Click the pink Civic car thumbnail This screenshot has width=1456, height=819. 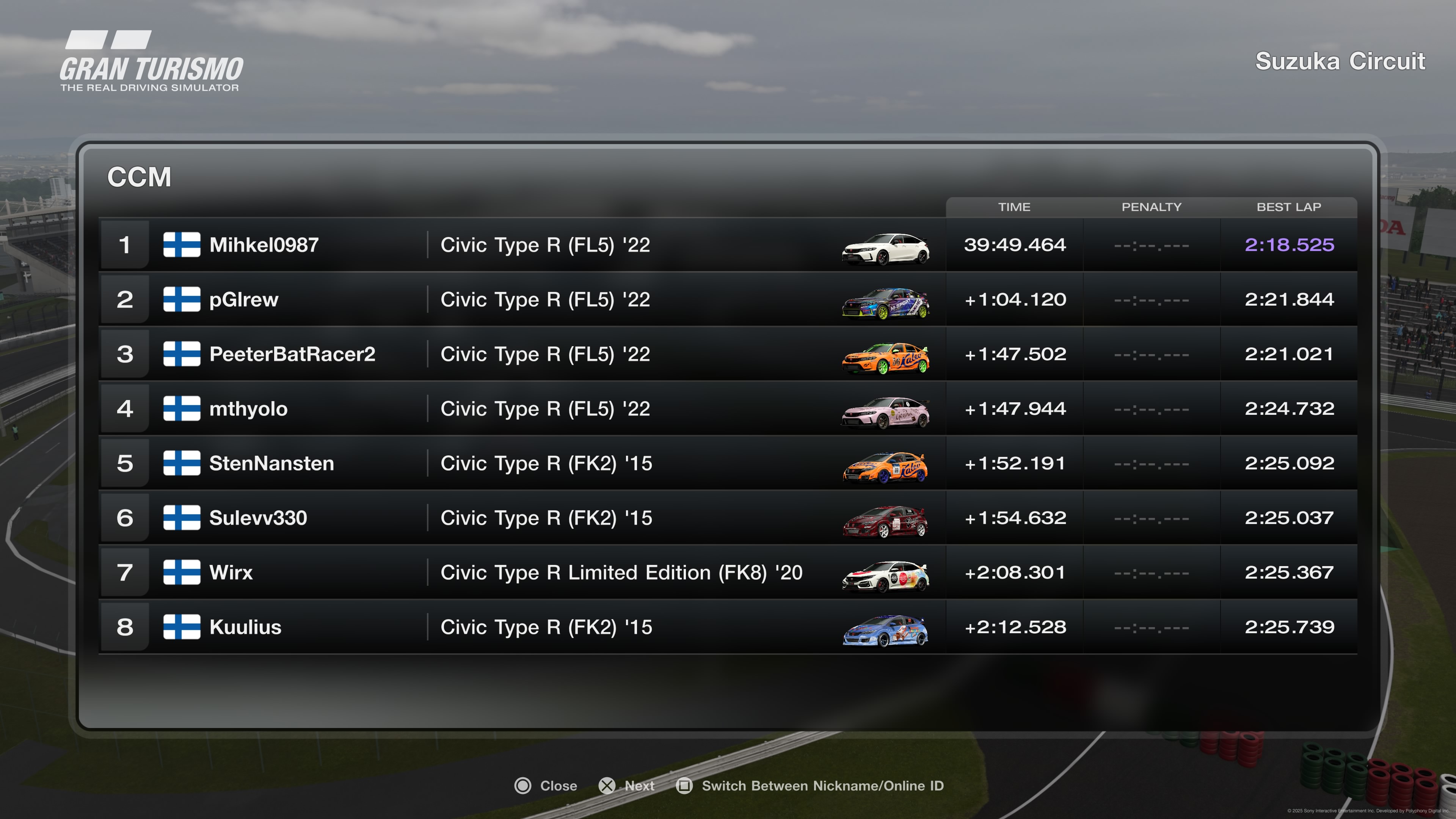(885, 413)
